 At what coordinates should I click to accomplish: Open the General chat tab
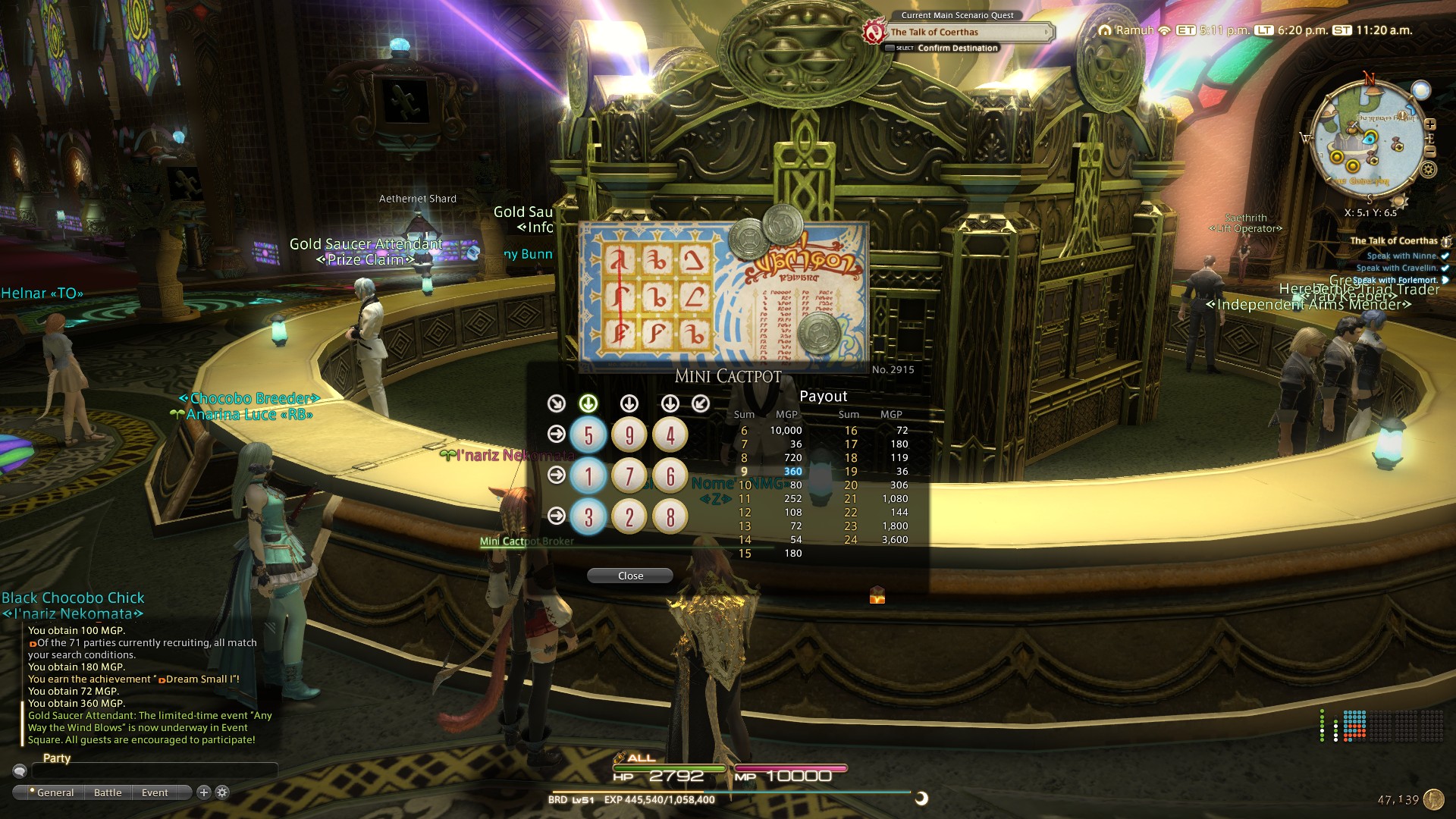tap(55, 792)
